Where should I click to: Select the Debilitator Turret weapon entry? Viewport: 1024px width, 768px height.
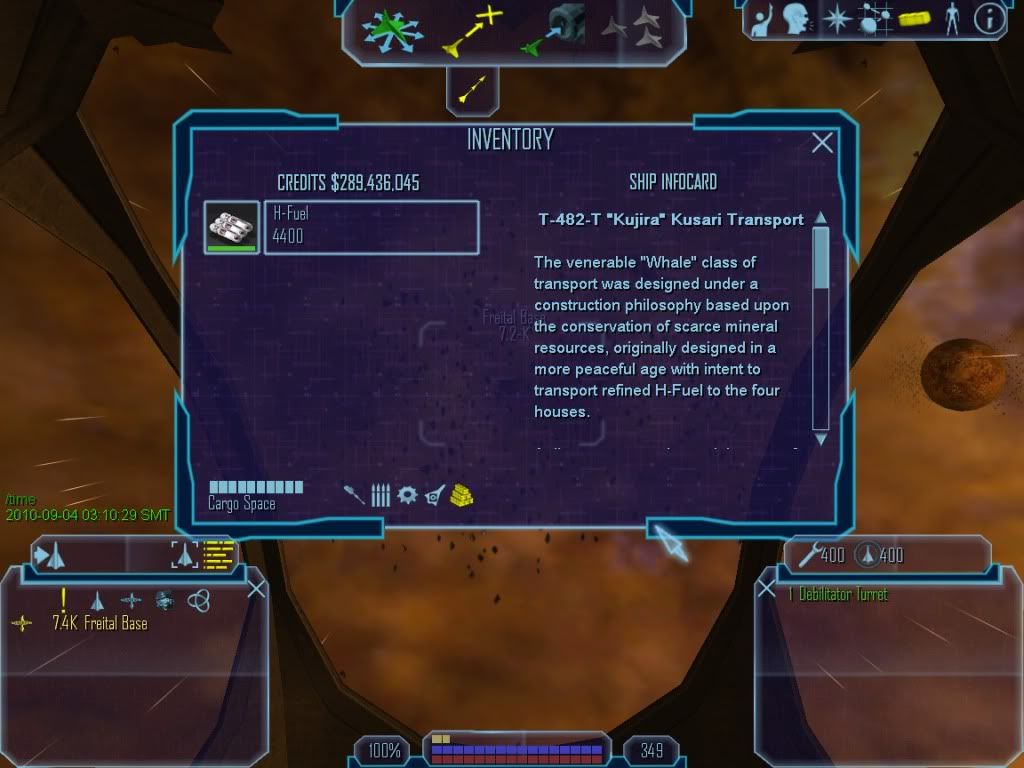point(838,595)
